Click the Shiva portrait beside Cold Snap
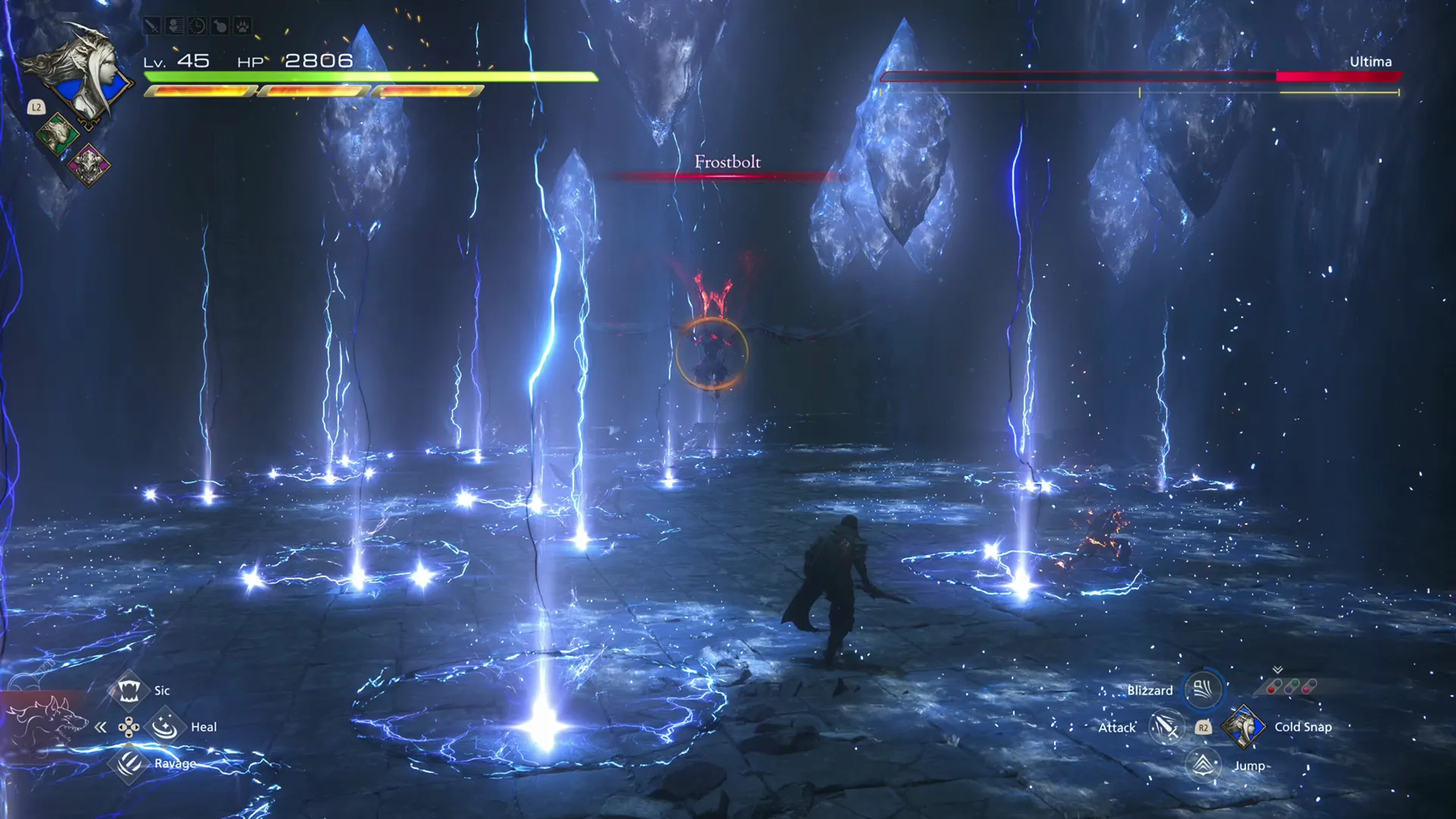The width and height of the screenshot is (1456, 819). pos(1244,728)
